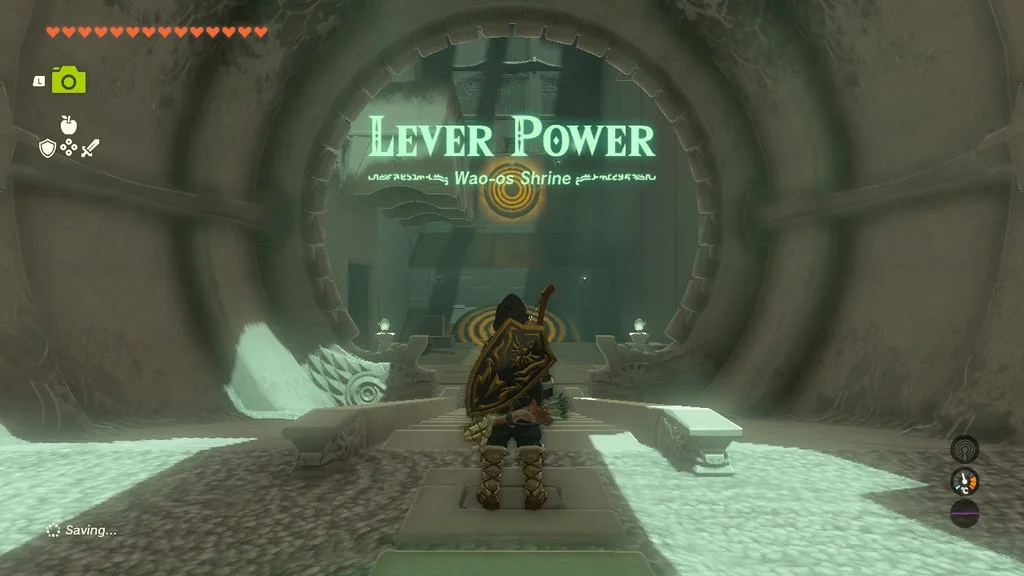
Task: Open the sword weapon quick-select
Action: point(90,148)
